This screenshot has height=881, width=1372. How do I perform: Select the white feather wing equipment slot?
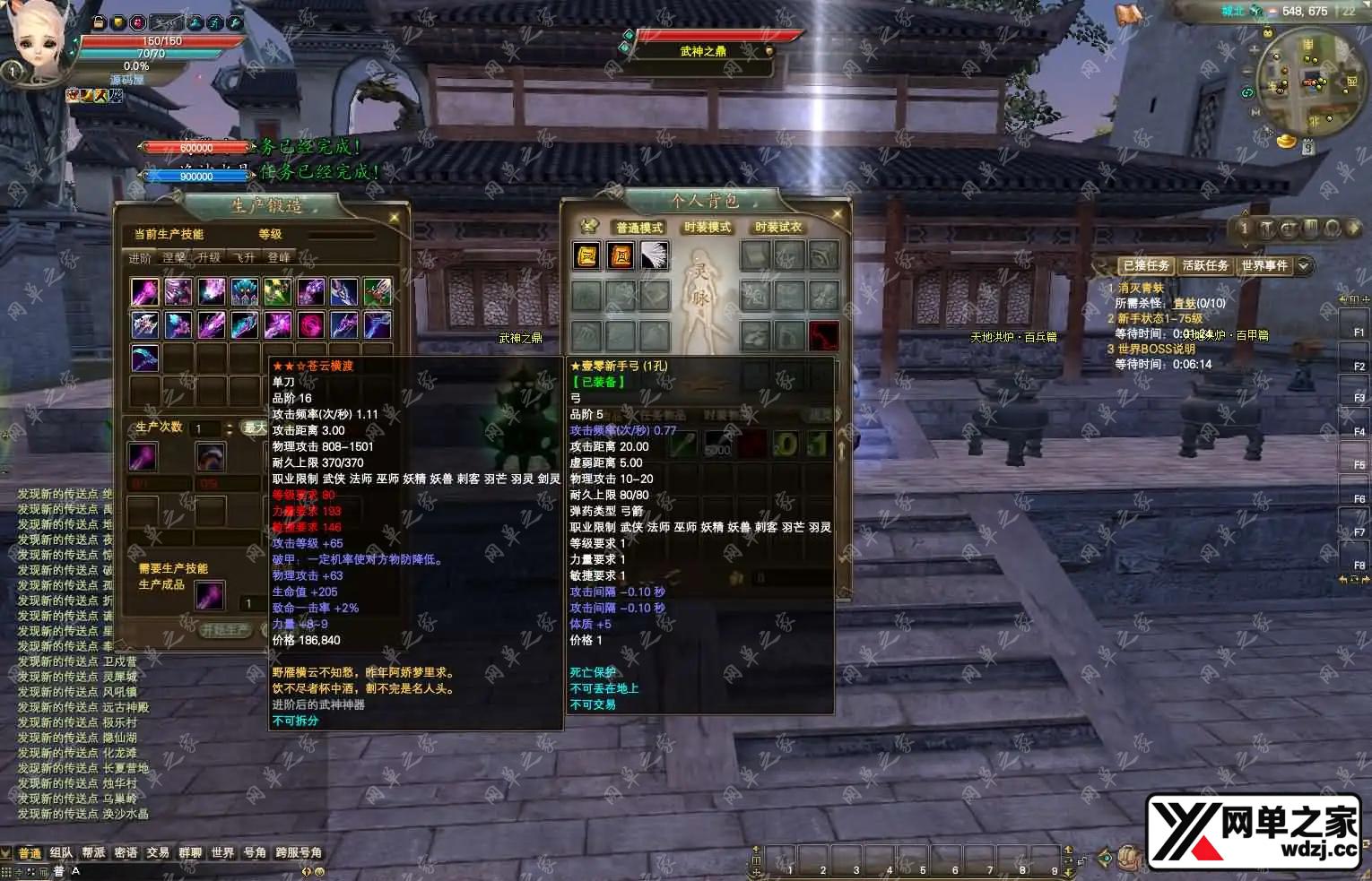click(x=654, y=255)
